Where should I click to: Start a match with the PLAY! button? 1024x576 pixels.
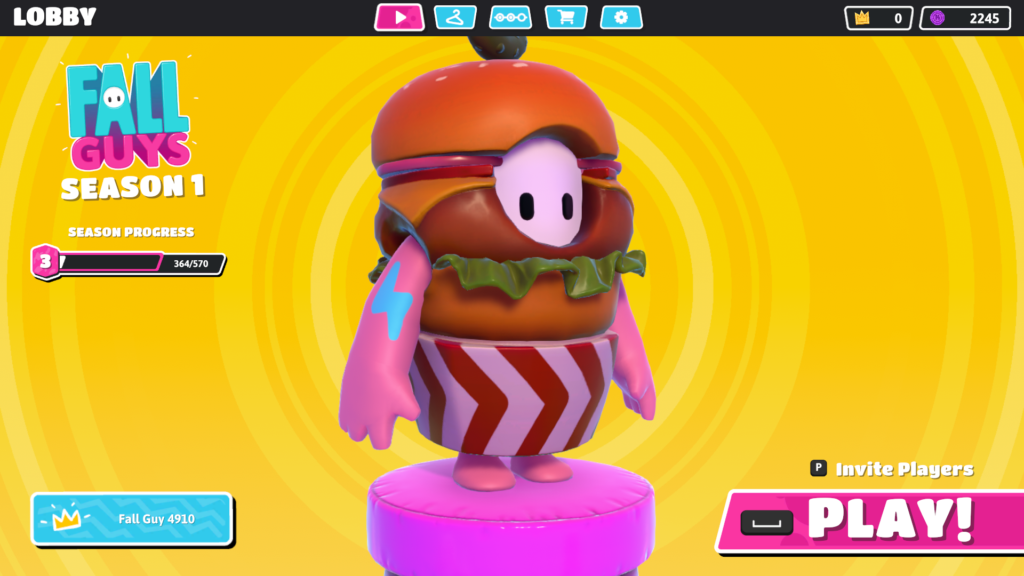pyautogui.click(x=870, y=519)
